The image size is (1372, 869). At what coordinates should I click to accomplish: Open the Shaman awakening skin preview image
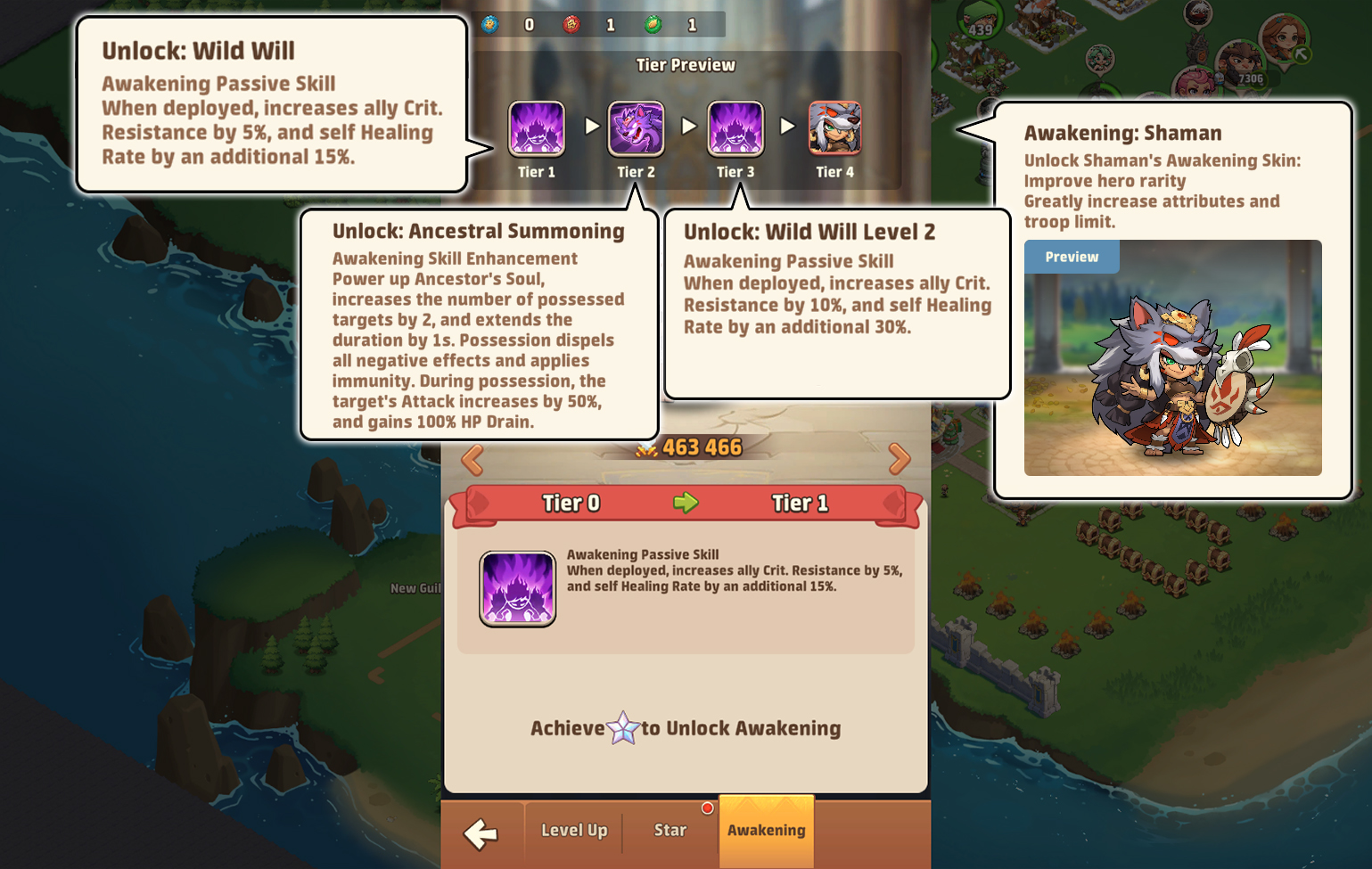click(1172, 355)
